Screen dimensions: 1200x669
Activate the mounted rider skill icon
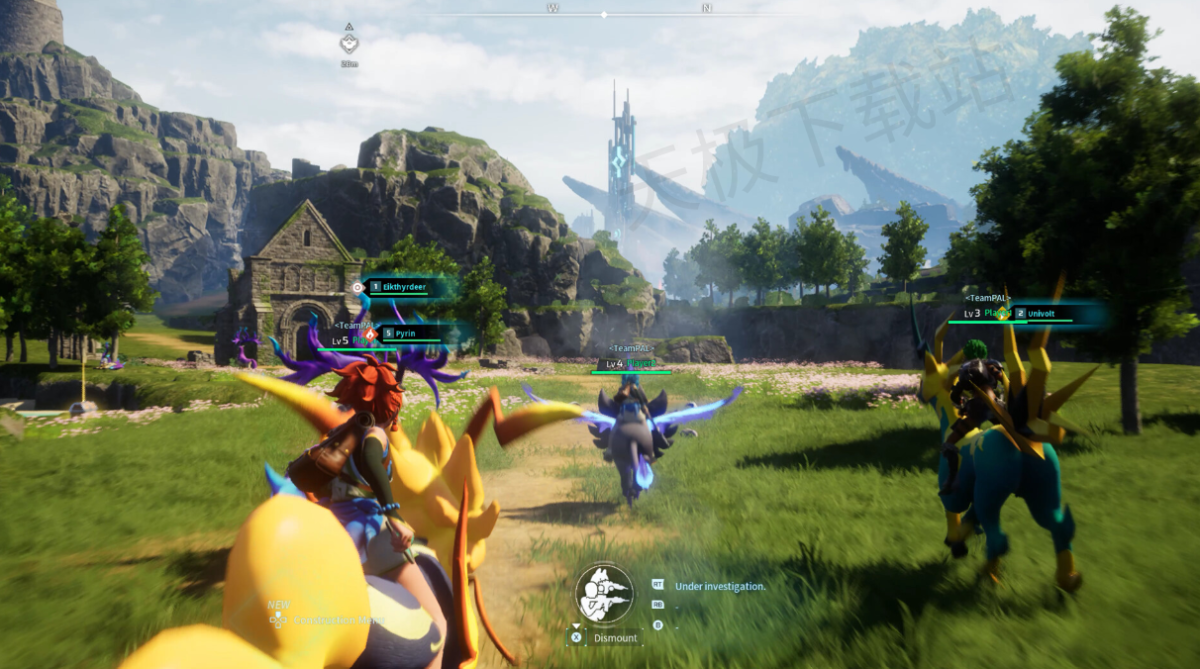tap(604, 593)
